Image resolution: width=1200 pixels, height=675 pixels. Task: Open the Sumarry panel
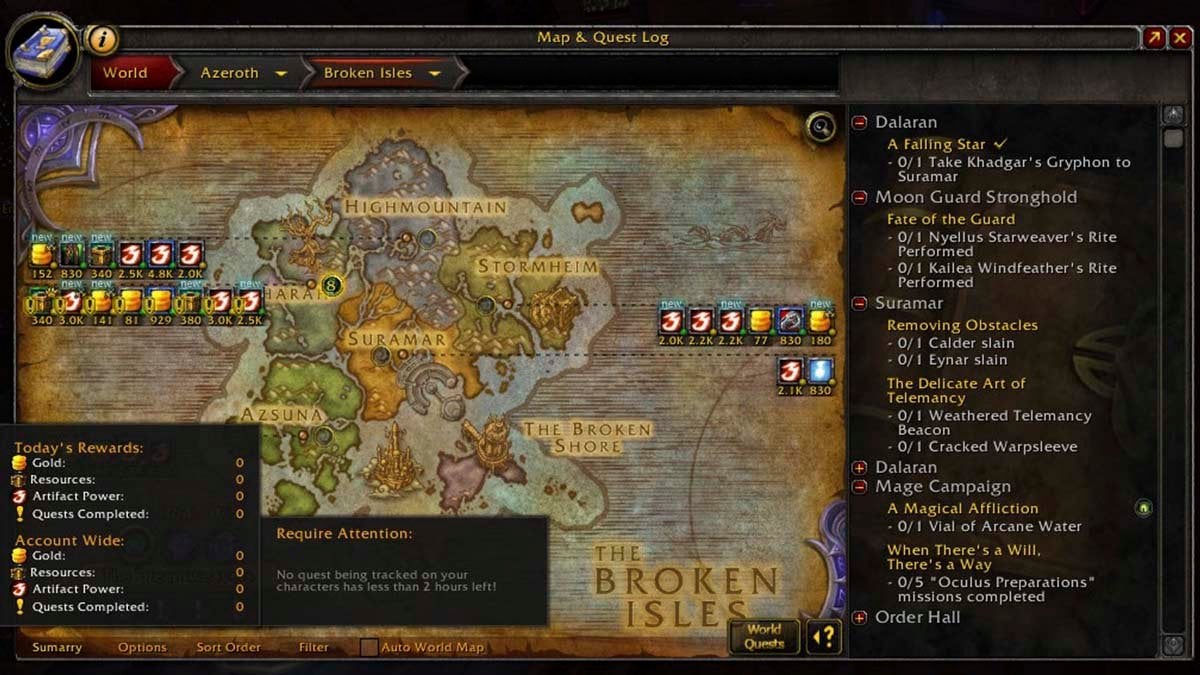pyautogui.click(x=57, y=647)
